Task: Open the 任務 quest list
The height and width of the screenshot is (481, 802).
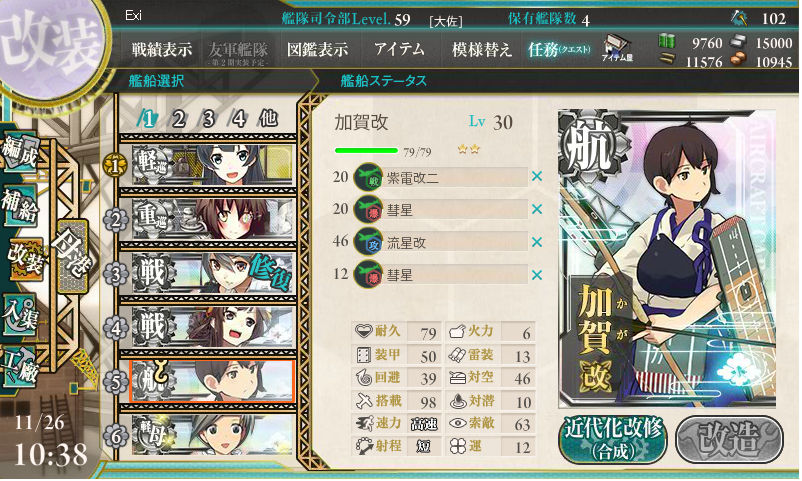Action: (x=559, y=49)
